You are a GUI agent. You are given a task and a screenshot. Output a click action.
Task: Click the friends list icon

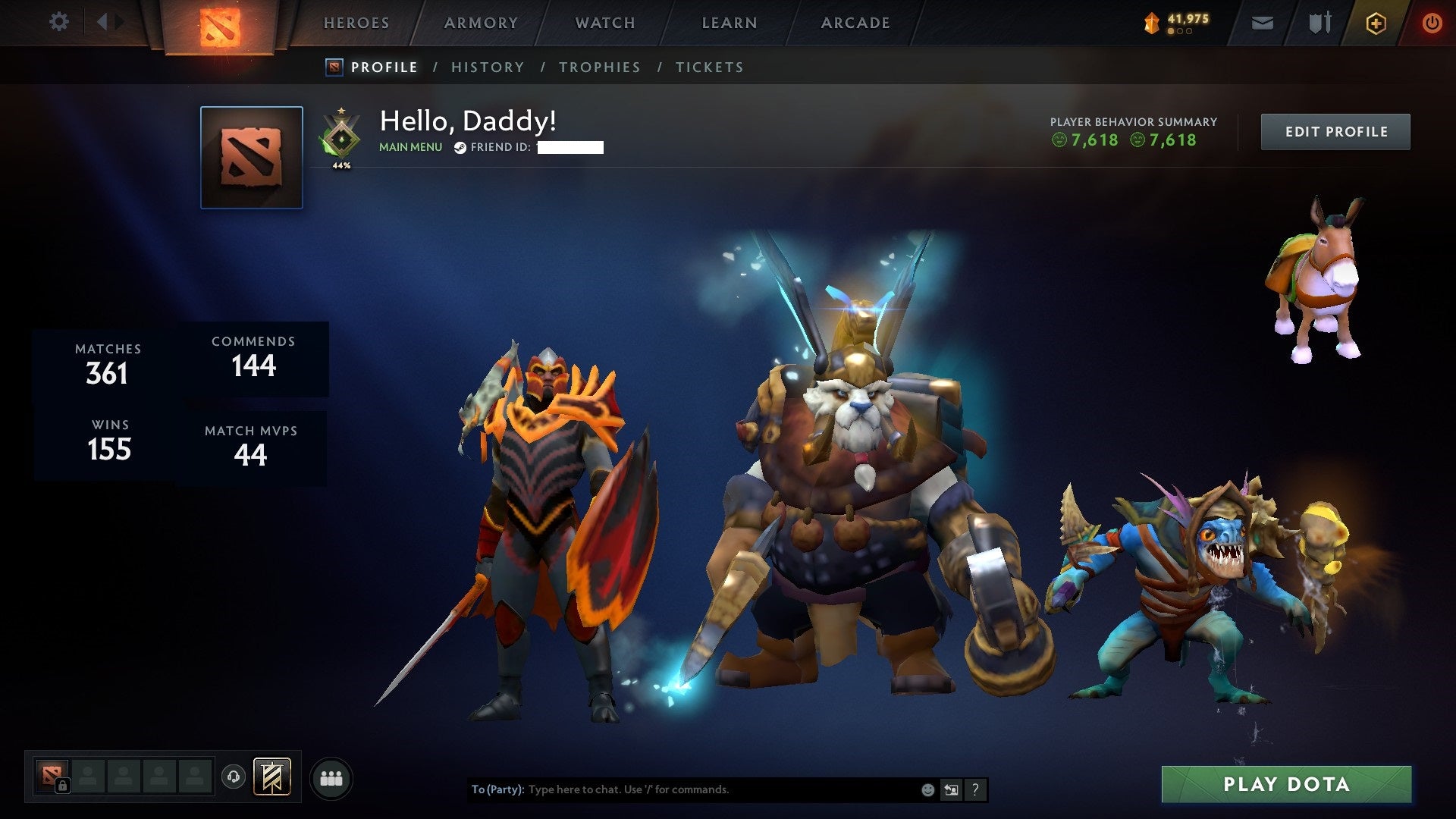pyautogui.click(x=331, y=777)
